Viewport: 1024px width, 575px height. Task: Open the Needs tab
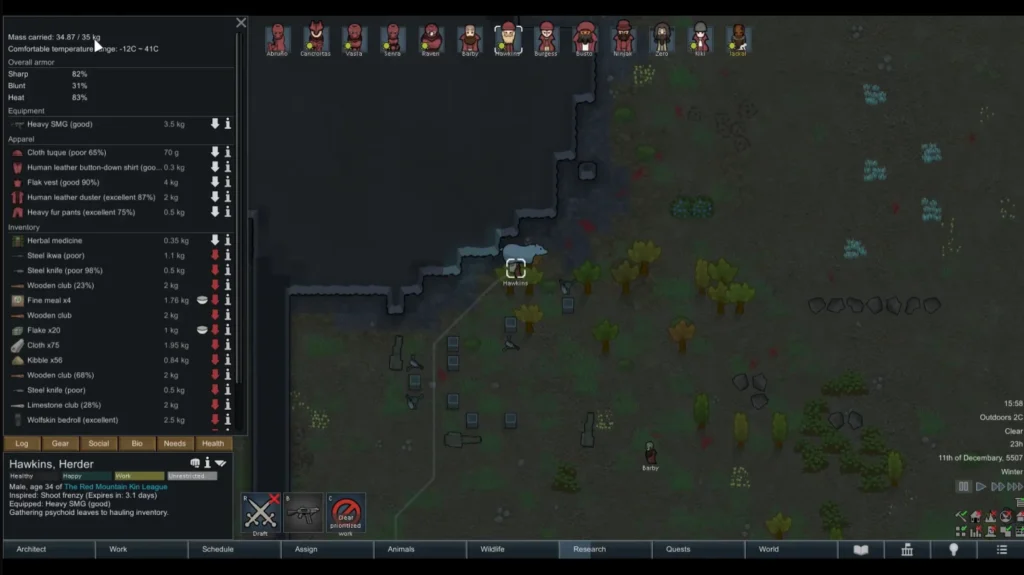(x=175, y=443)
